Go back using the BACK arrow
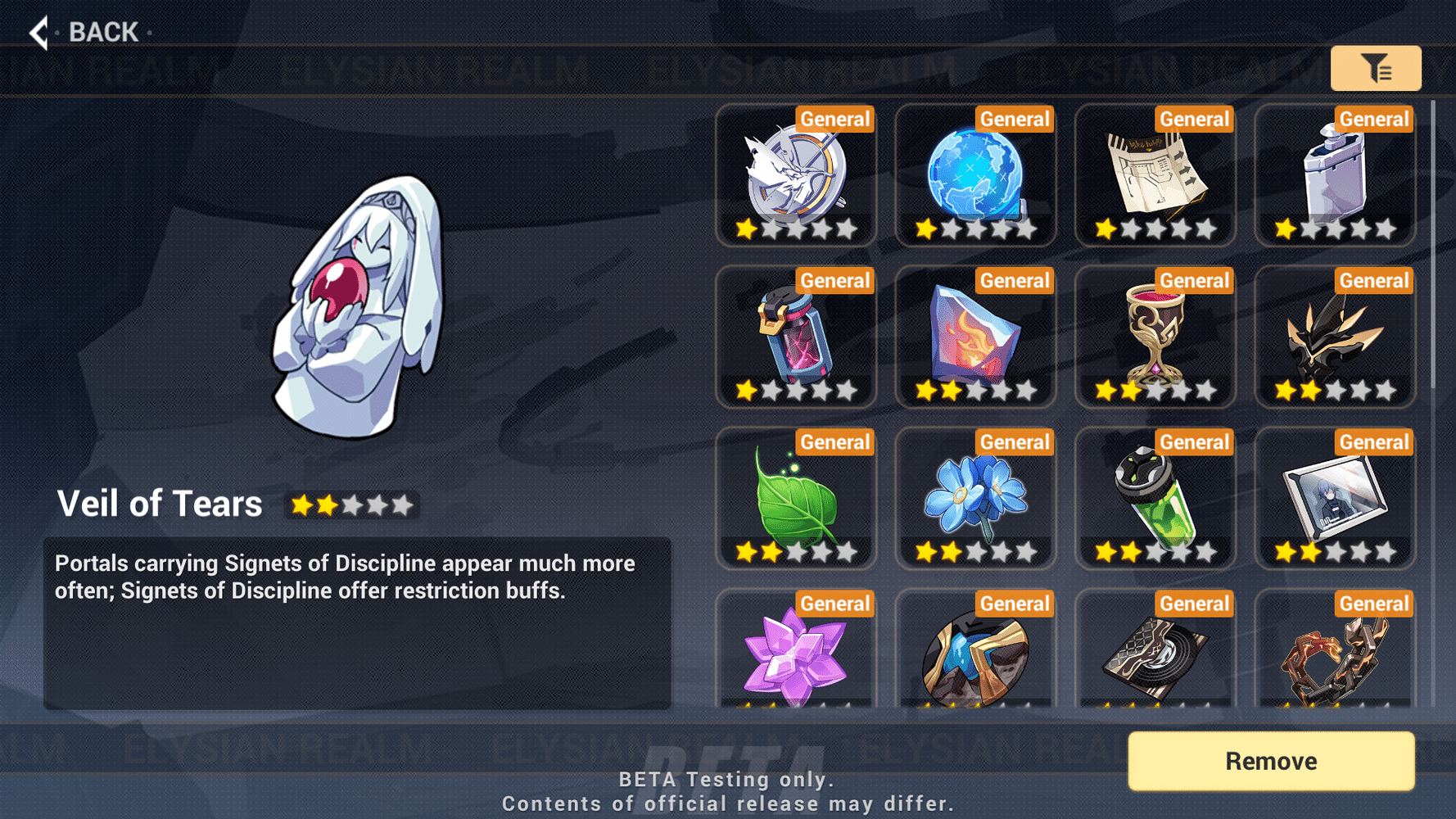 (38, 31)
